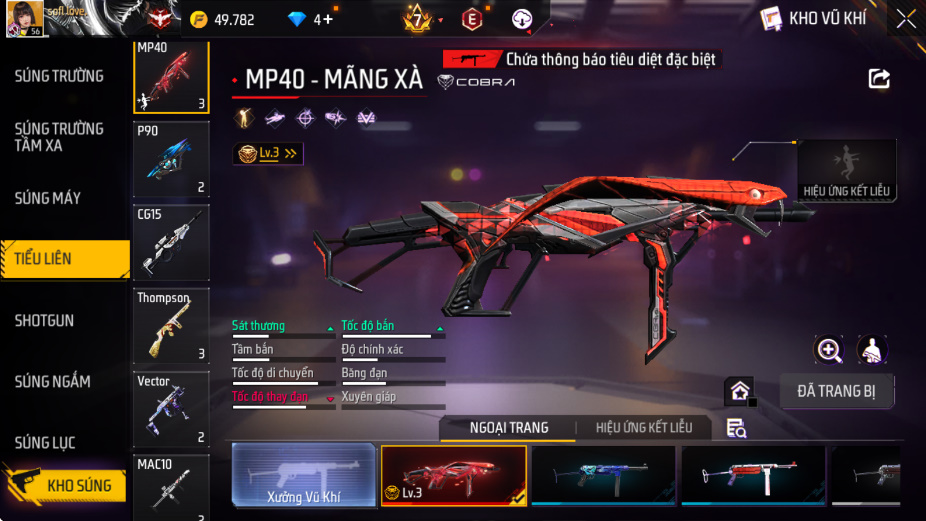This screenshot has height=521, width=926.
Task: Select the blue MP40 skin thumbnail
Action: click(603, 474)
